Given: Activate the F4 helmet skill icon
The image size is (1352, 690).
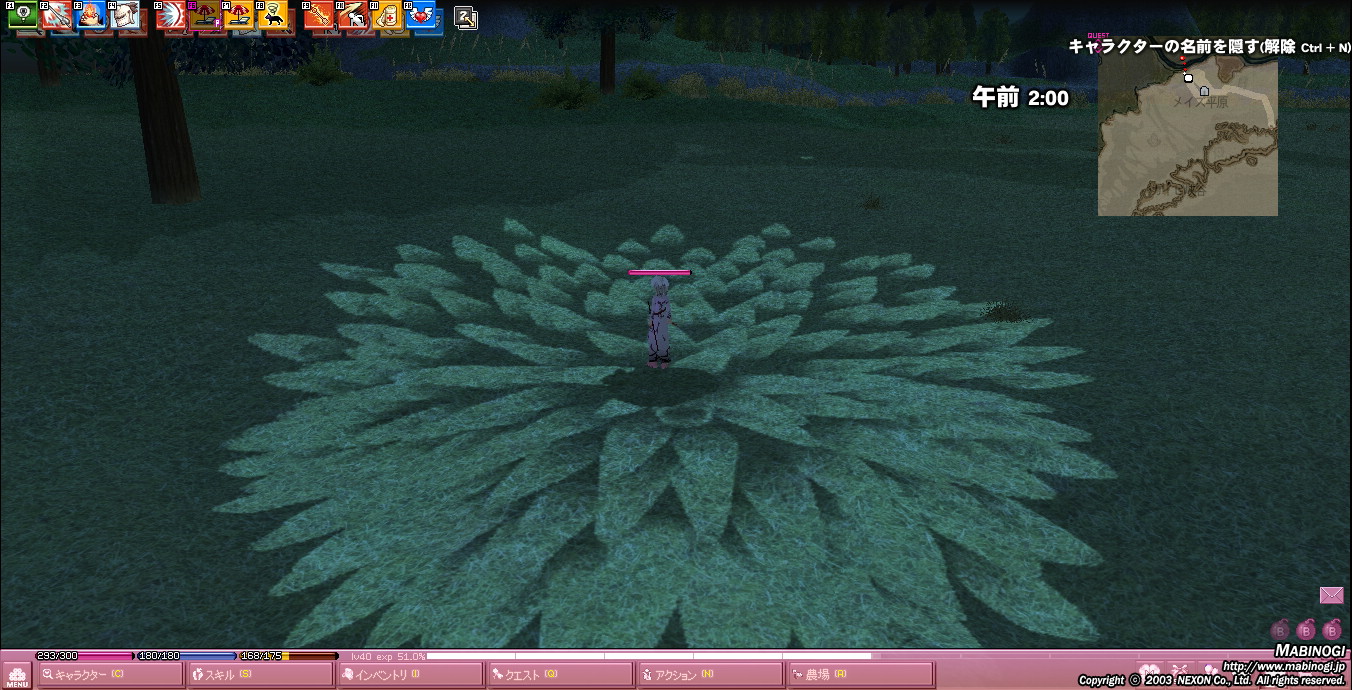Looking at the screenshot, I should pos(124,15).
